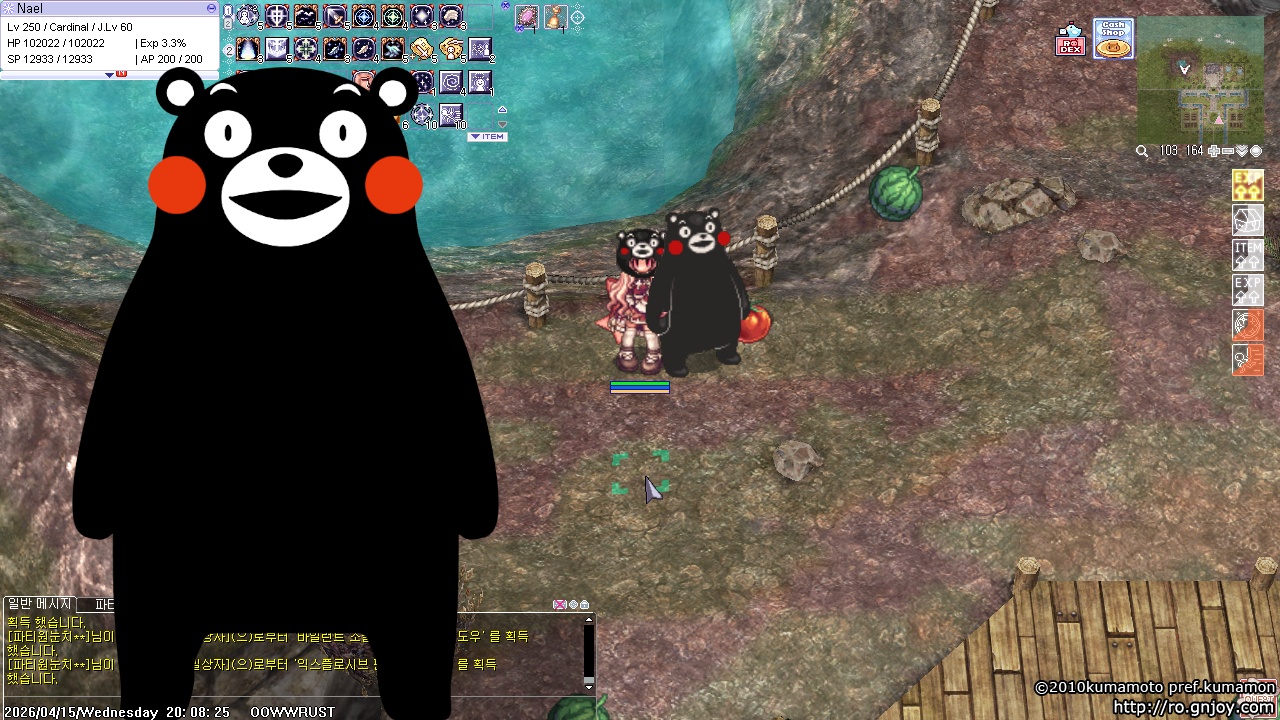
Task: Zoom in the minimap with plus button
Action: point(1213,151)
